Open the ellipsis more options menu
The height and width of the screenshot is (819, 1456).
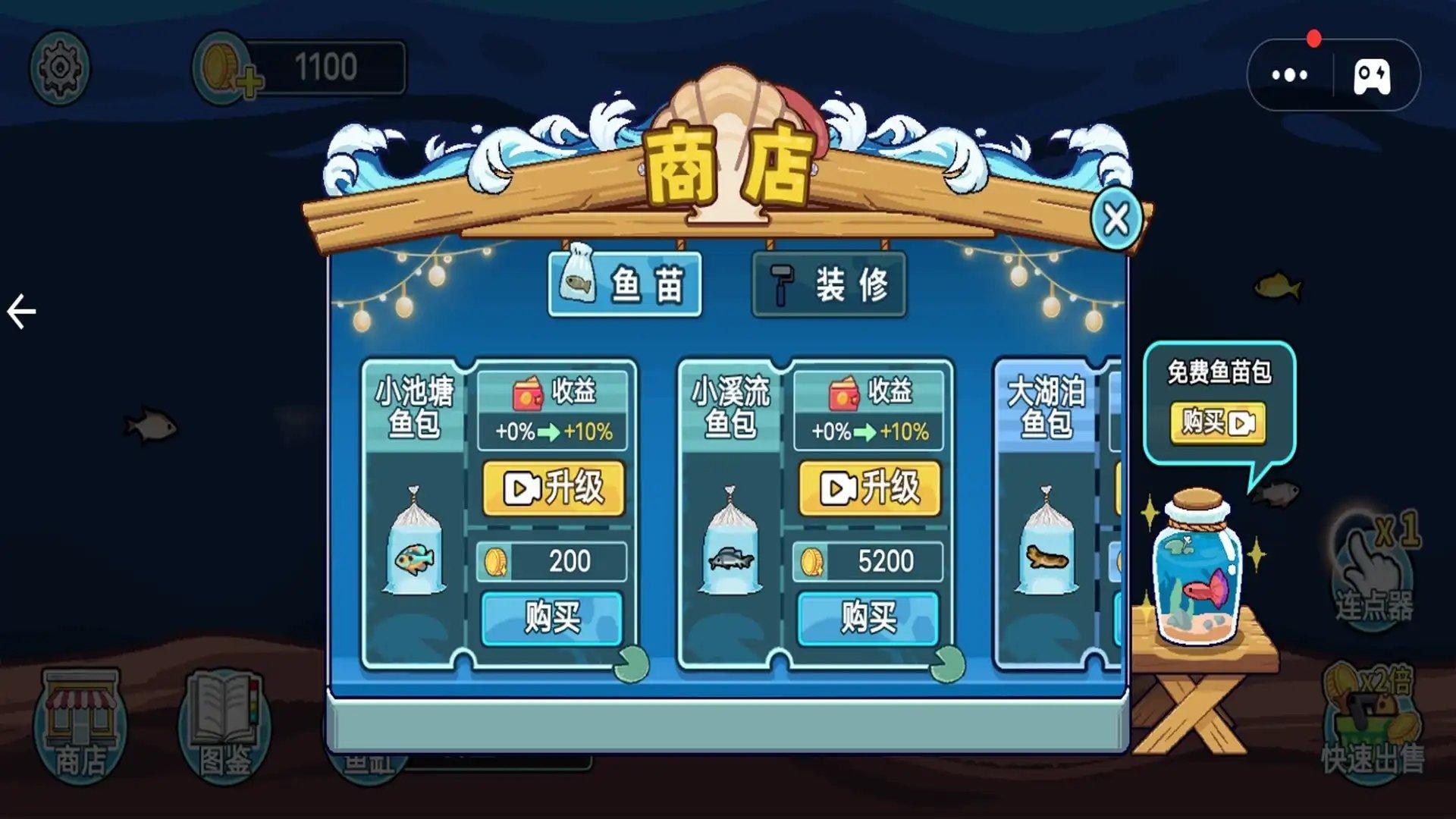(1289, 74)
